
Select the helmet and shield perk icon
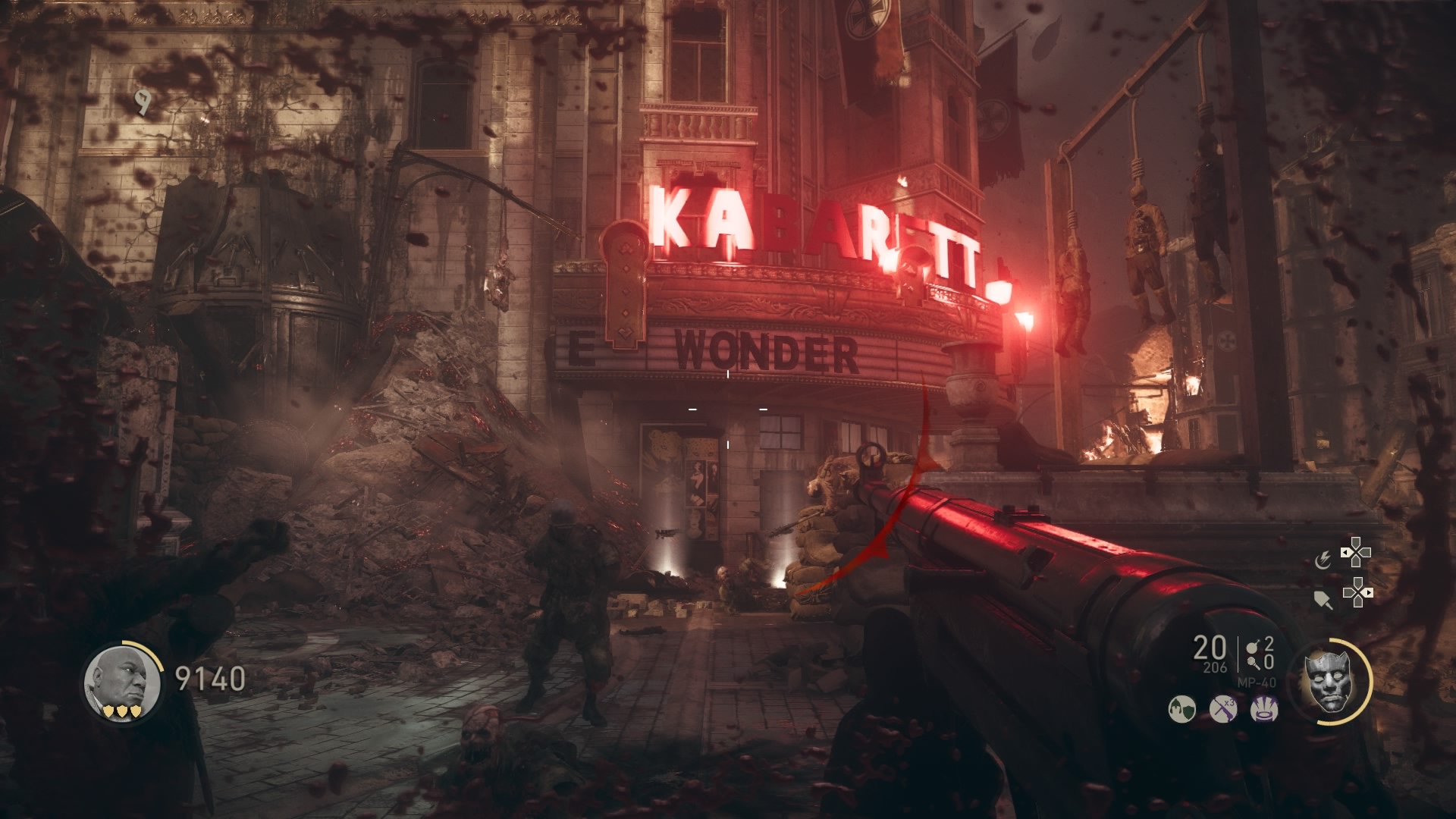[x=1181, y=710]
